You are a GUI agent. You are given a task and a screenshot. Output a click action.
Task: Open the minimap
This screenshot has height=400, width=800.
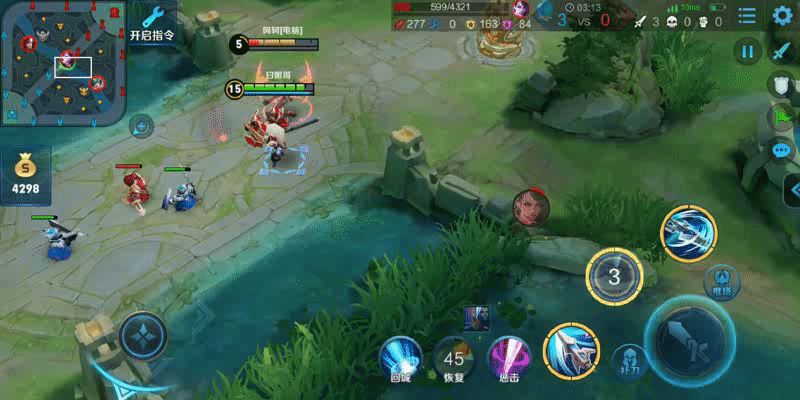(x=64, y=63)
